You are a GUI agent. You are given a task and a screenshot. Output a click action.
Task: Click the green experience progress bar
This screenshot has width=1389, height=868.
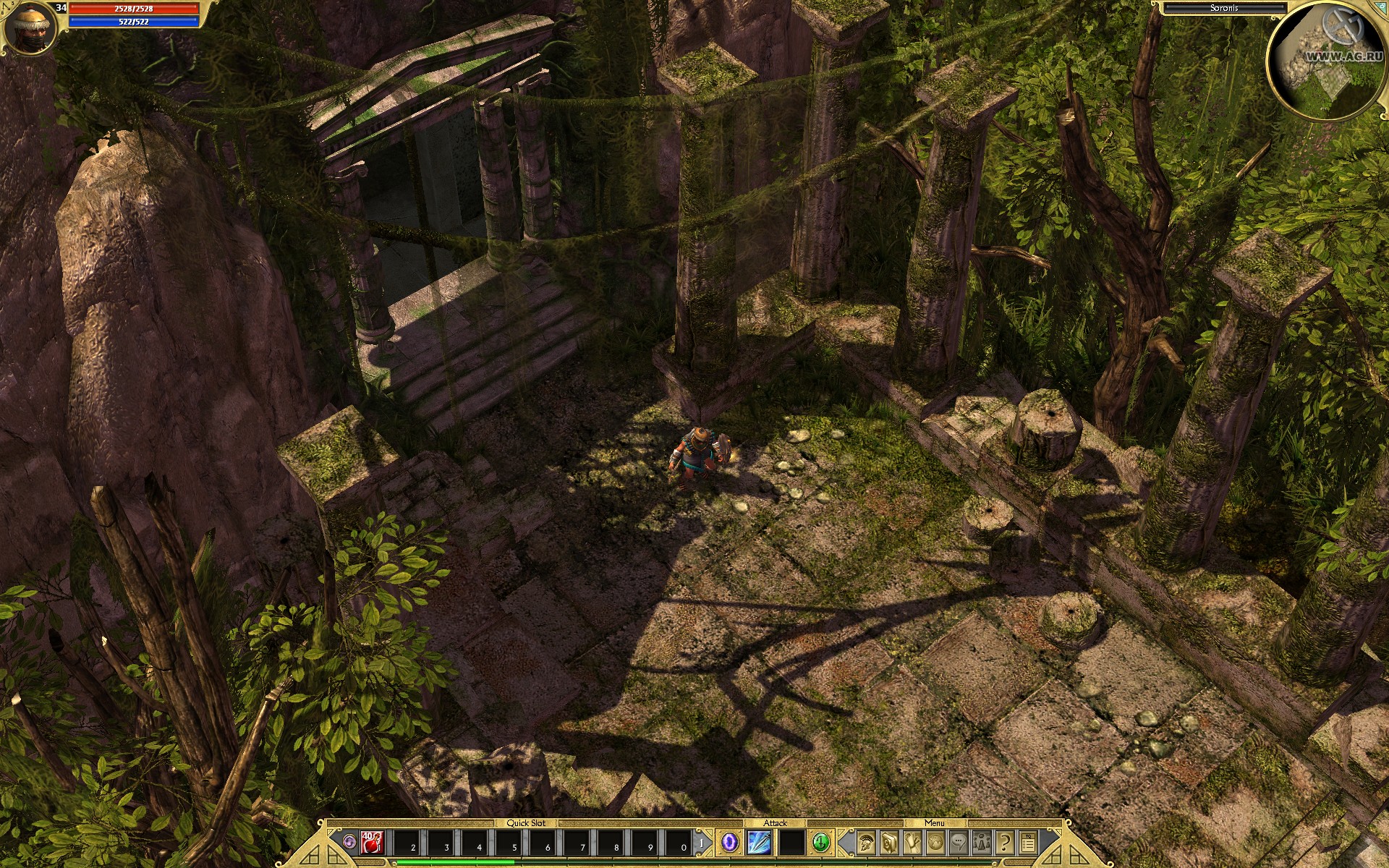pyautogui.click(x=456, y=861)
